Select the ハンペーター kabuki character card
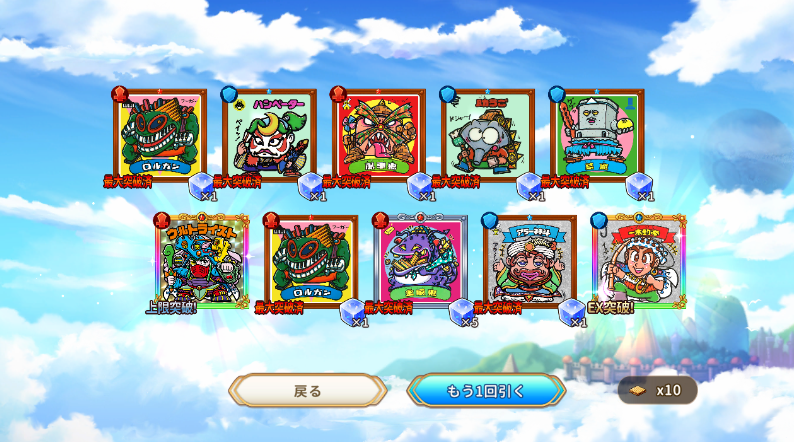Image resolution: width=794 pixels, height=442 pixels. pos(269,134)
